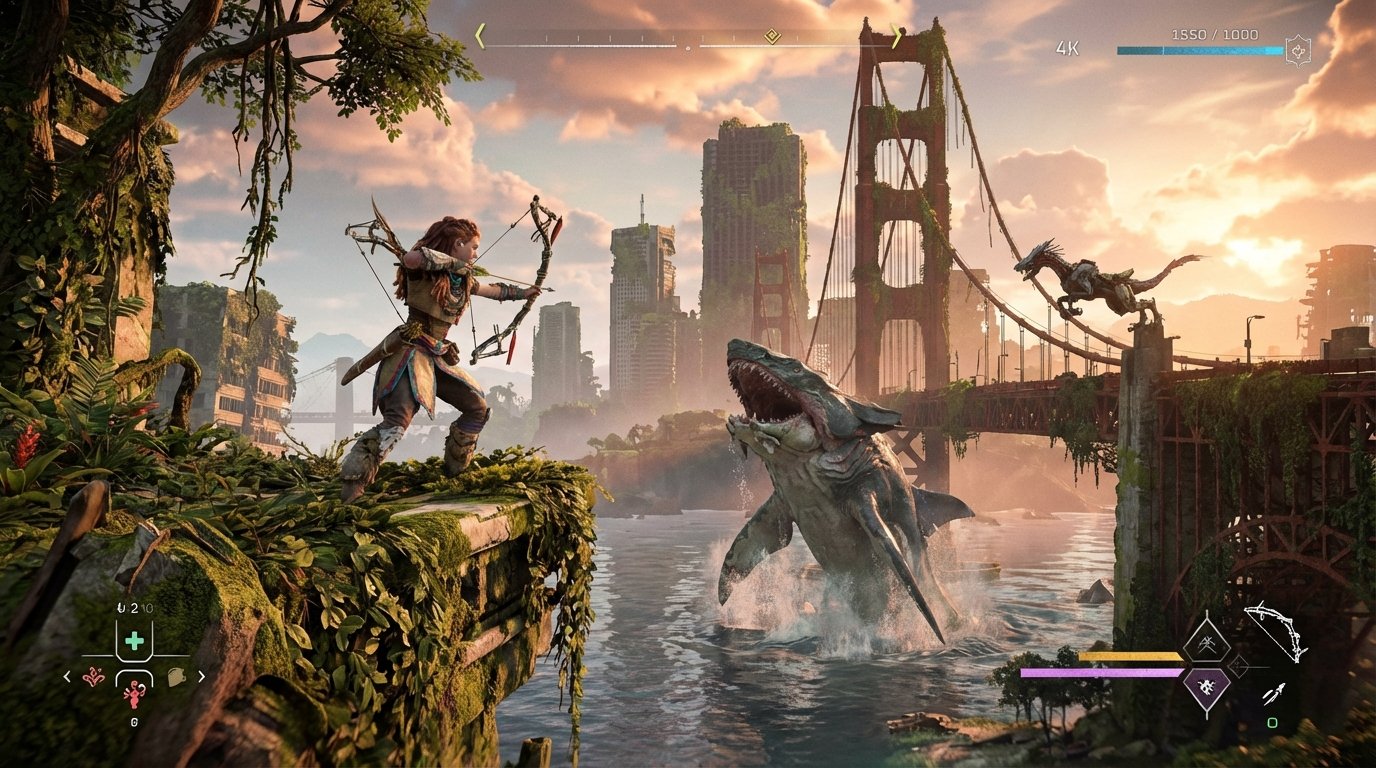Click the red healing berry icon
1376x768 pixels.
(x=93, y=677)
